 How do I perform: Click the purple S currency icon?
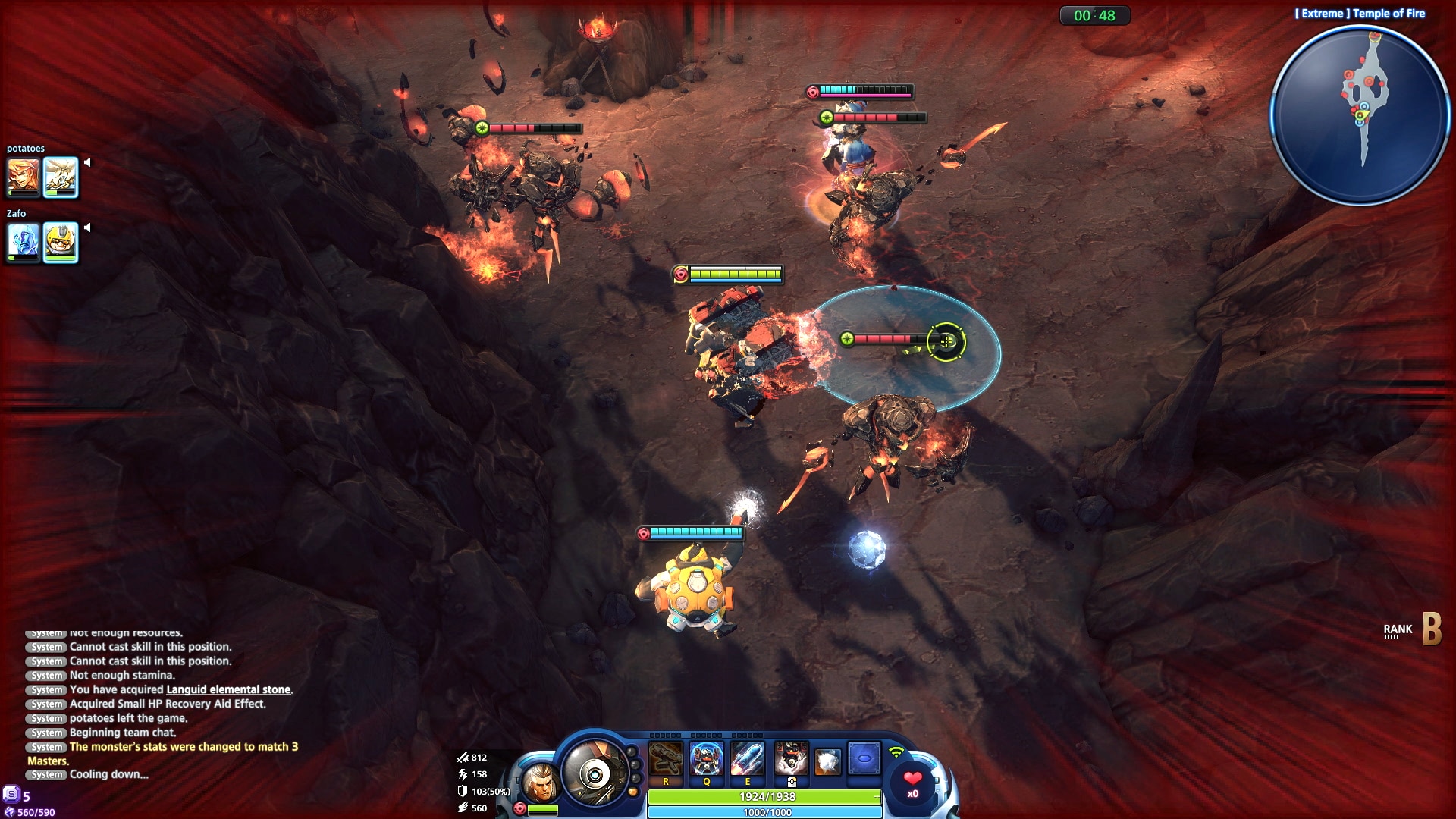tap(11, 794)
